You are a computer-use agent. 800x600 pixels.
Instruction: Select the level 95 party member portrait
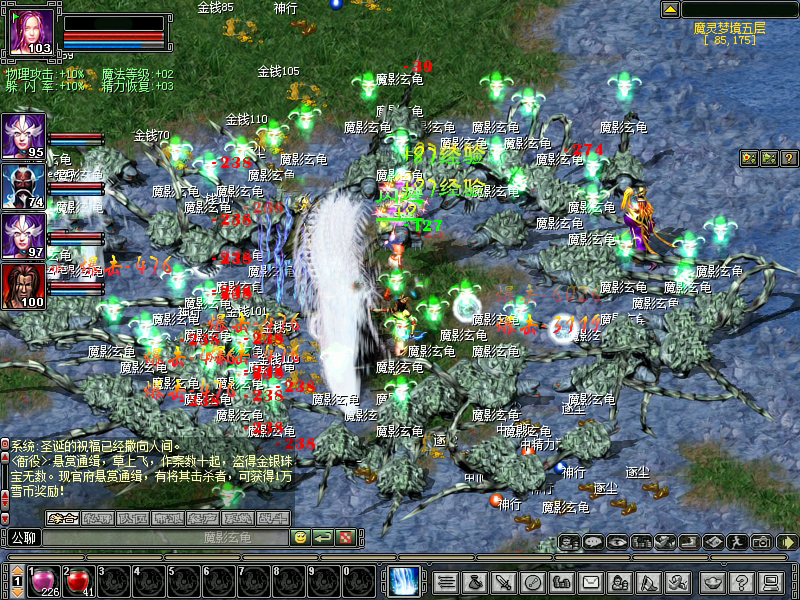(23, 136)
